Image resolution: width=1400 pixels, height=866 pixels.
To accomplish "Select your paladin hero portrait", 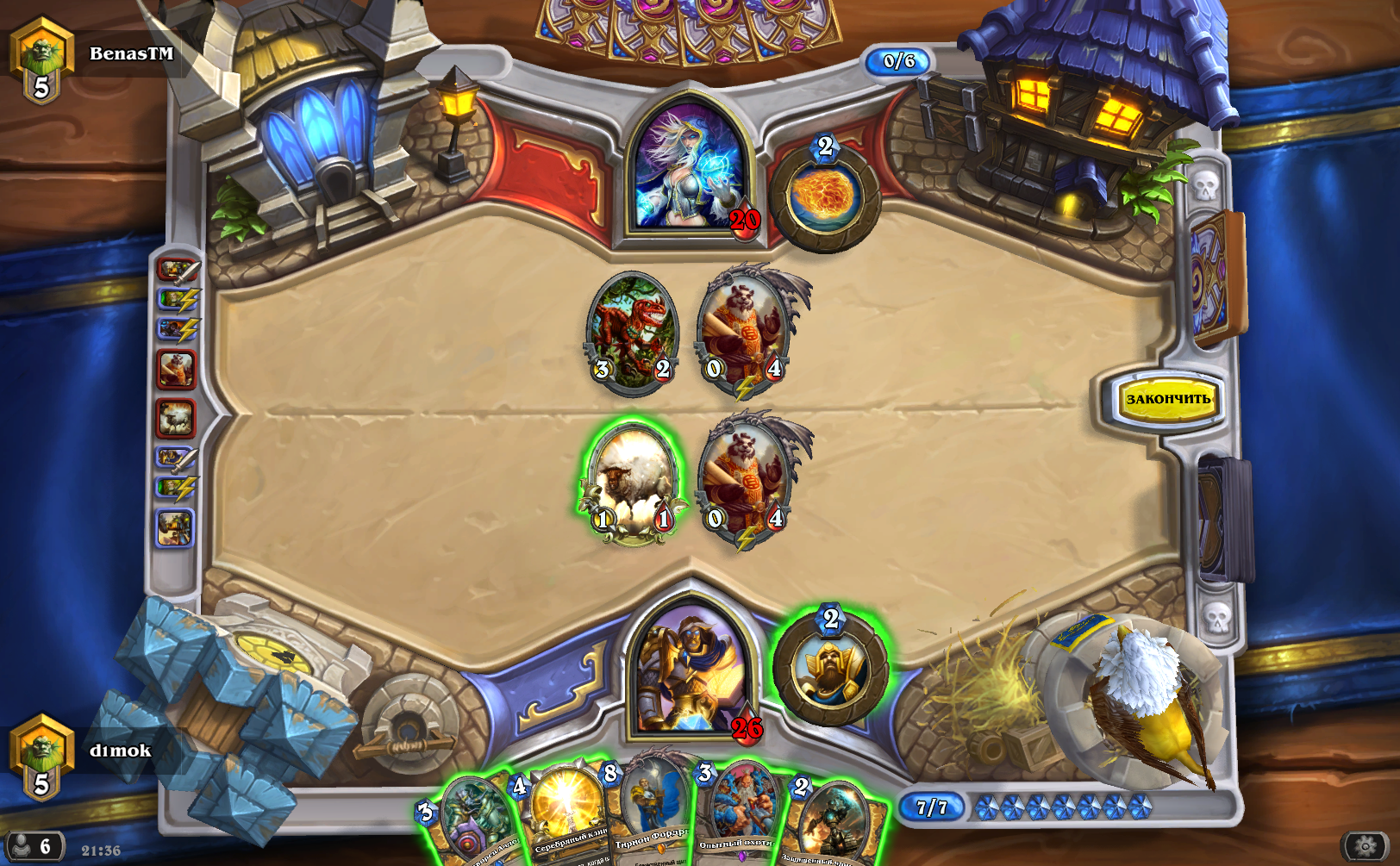I will (x=690, y=670).
